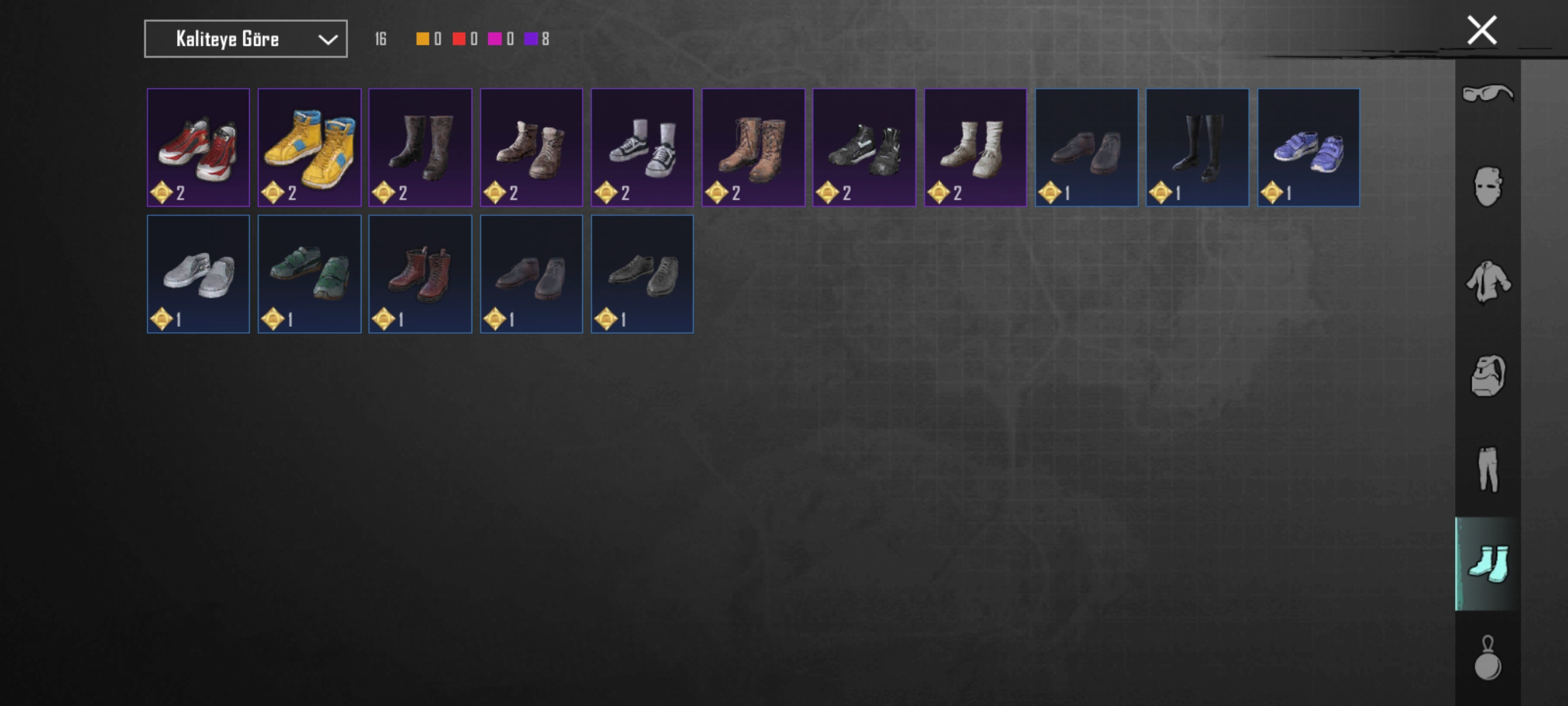Open the pants category tab

[x=1487, y=469]
